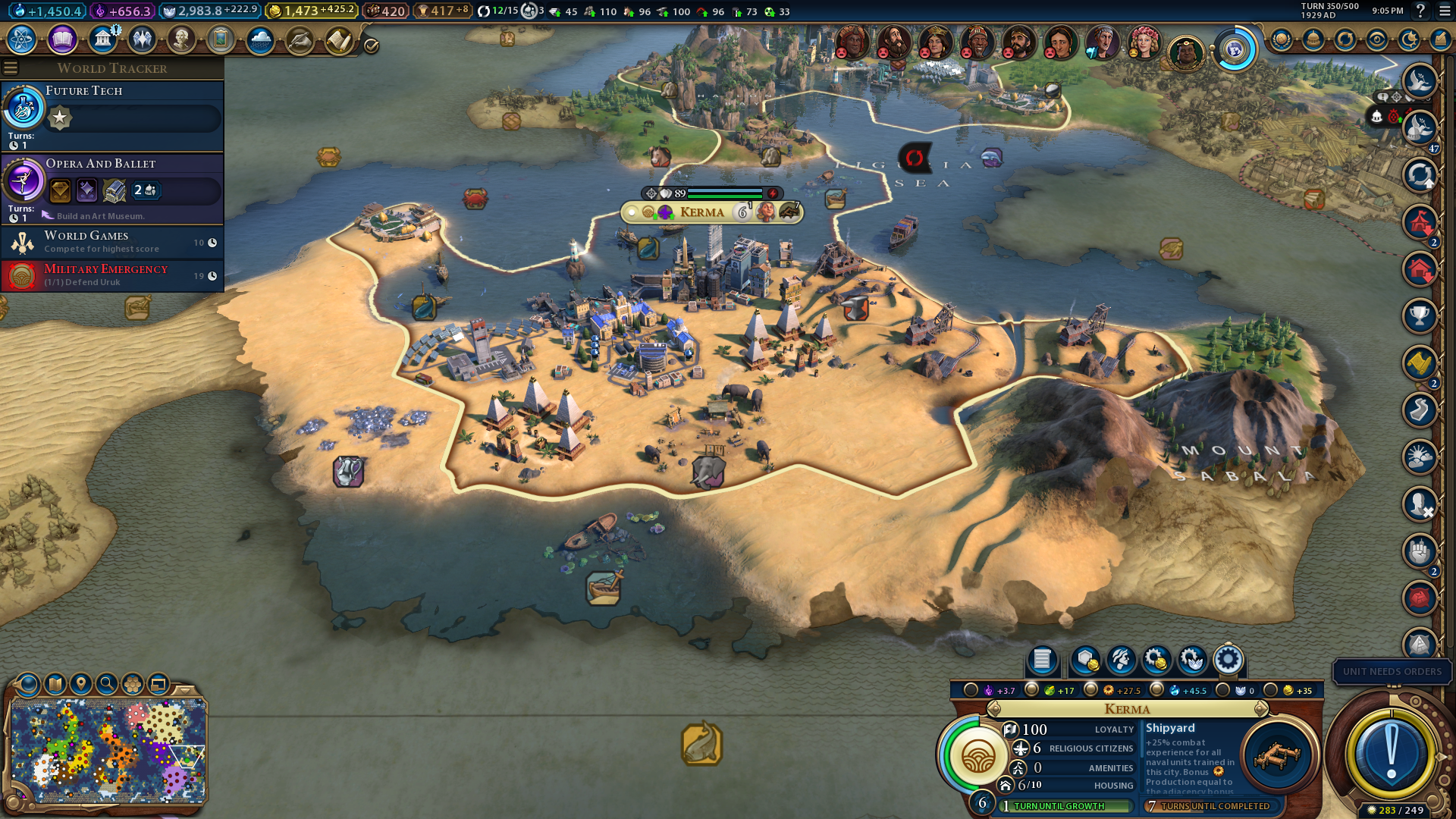Open the map search magnifier button
The height and width of the screenshot is (819, 1456).
point(107,684)
